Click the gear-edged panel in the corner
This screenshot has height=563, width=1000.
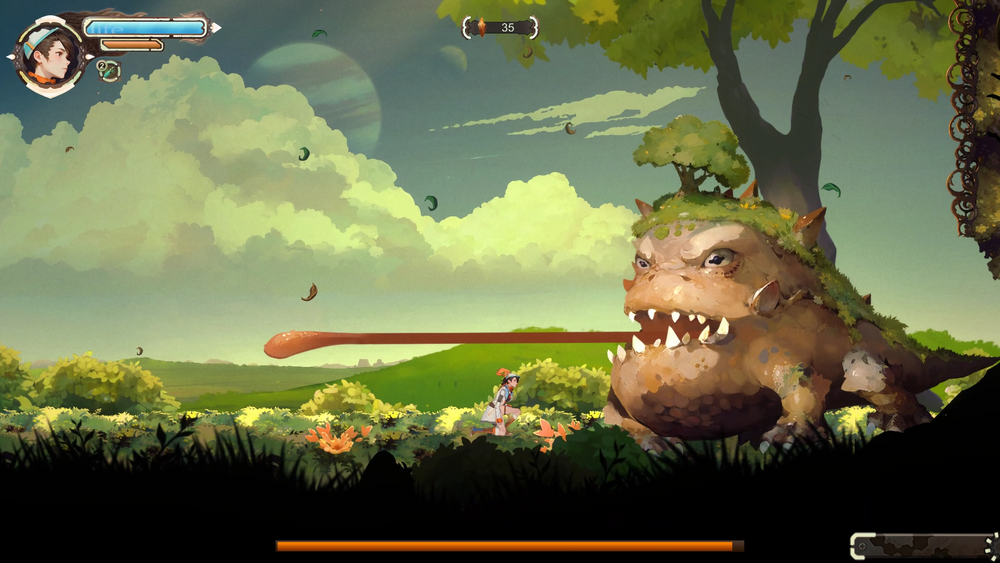click(923, 546)
